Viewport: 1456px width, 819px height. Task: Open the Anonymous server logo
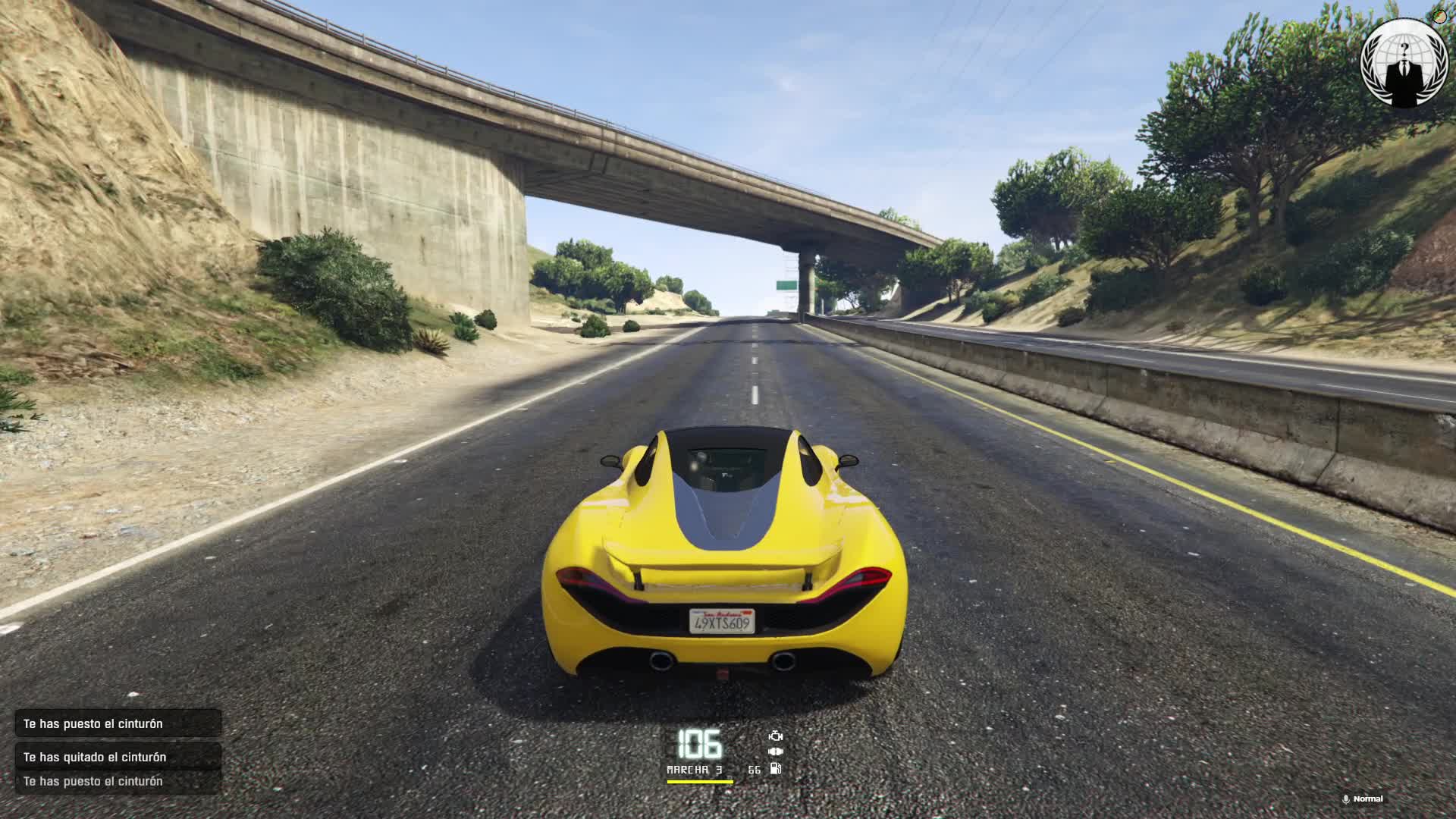tap(1405, 62)
